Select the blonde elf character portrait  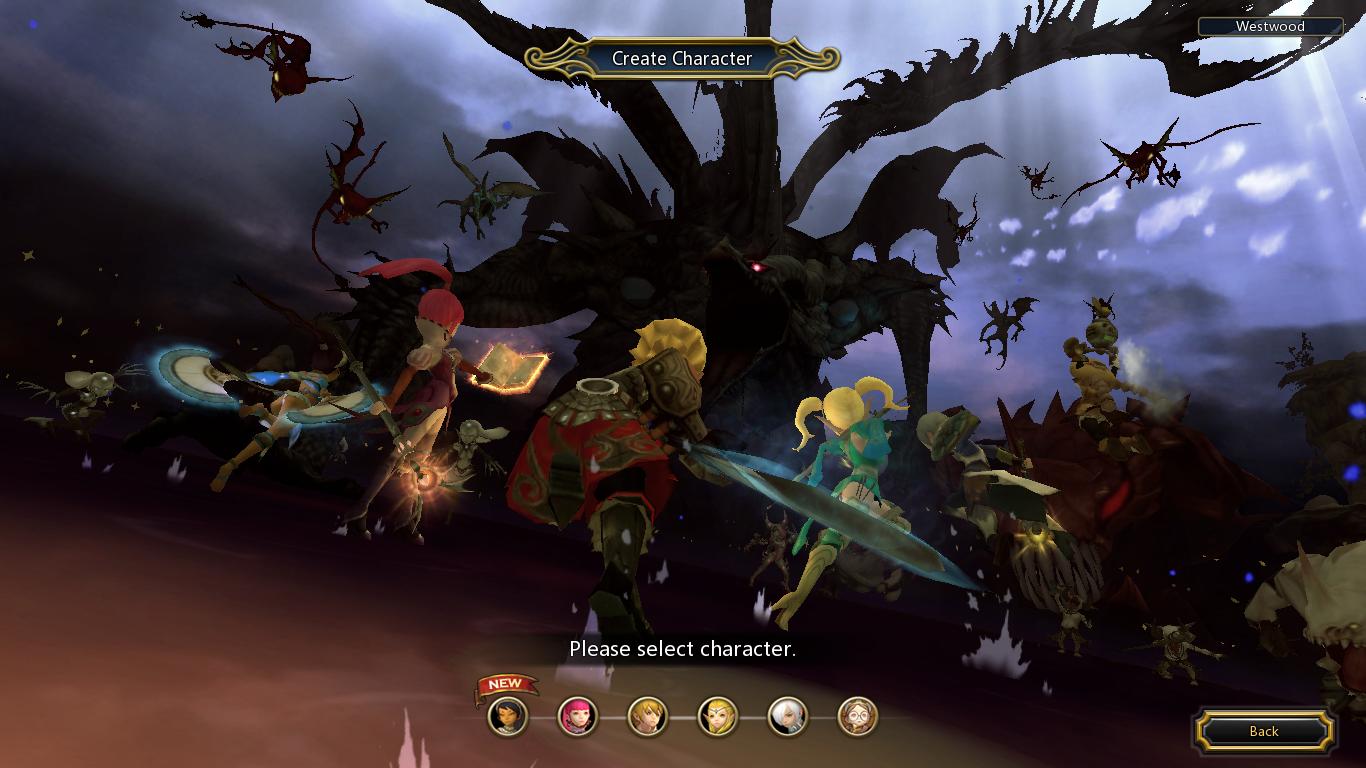pos(717,717)
